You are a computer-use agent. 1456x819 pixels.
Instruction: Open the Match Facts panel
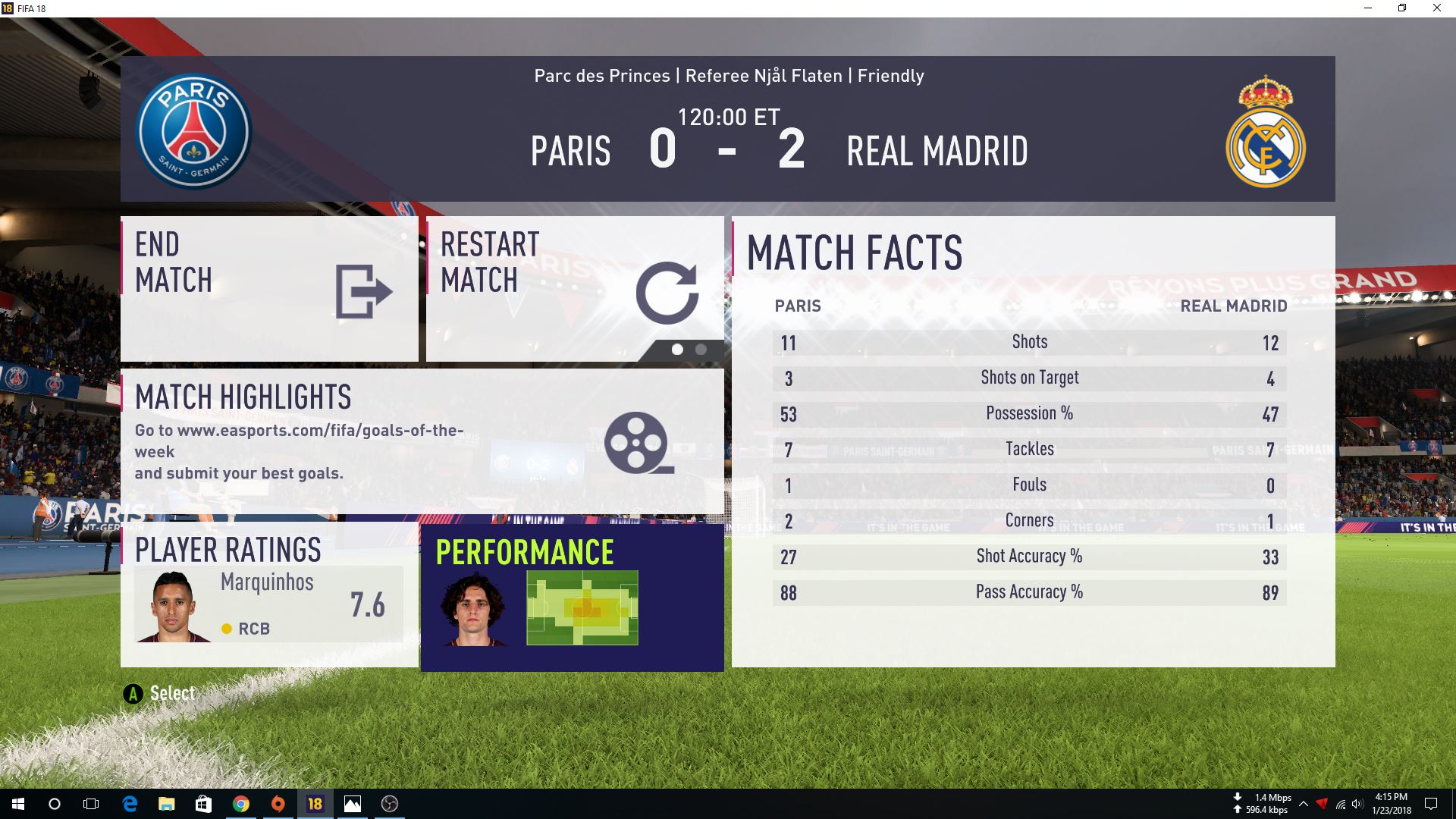click(x=1033, y=441)
